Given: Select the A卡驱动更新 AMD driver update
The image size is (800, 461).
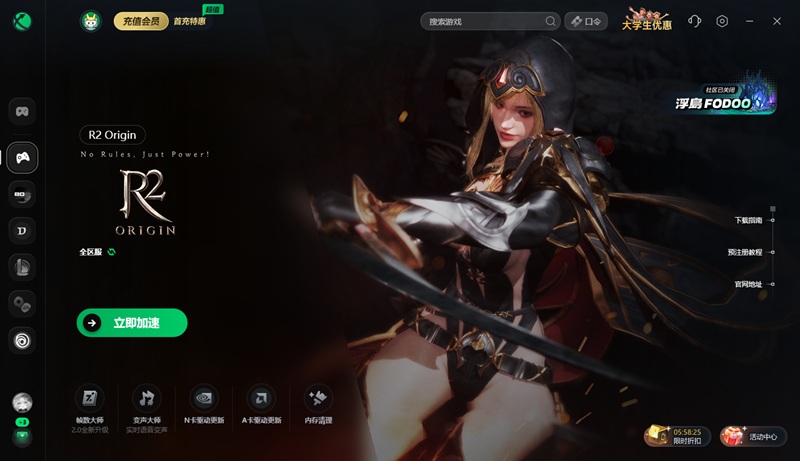Looking at the screenshot, I should point(261,404).
